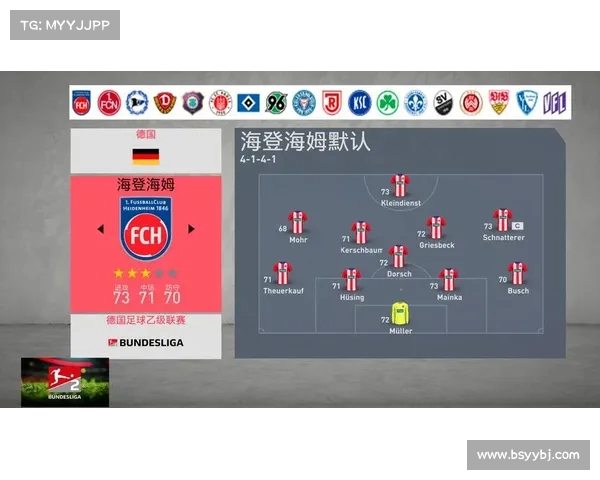Choose the Hamburger SV diamond logo
Viewport: 600px width, 480px height.
point(248,103)
